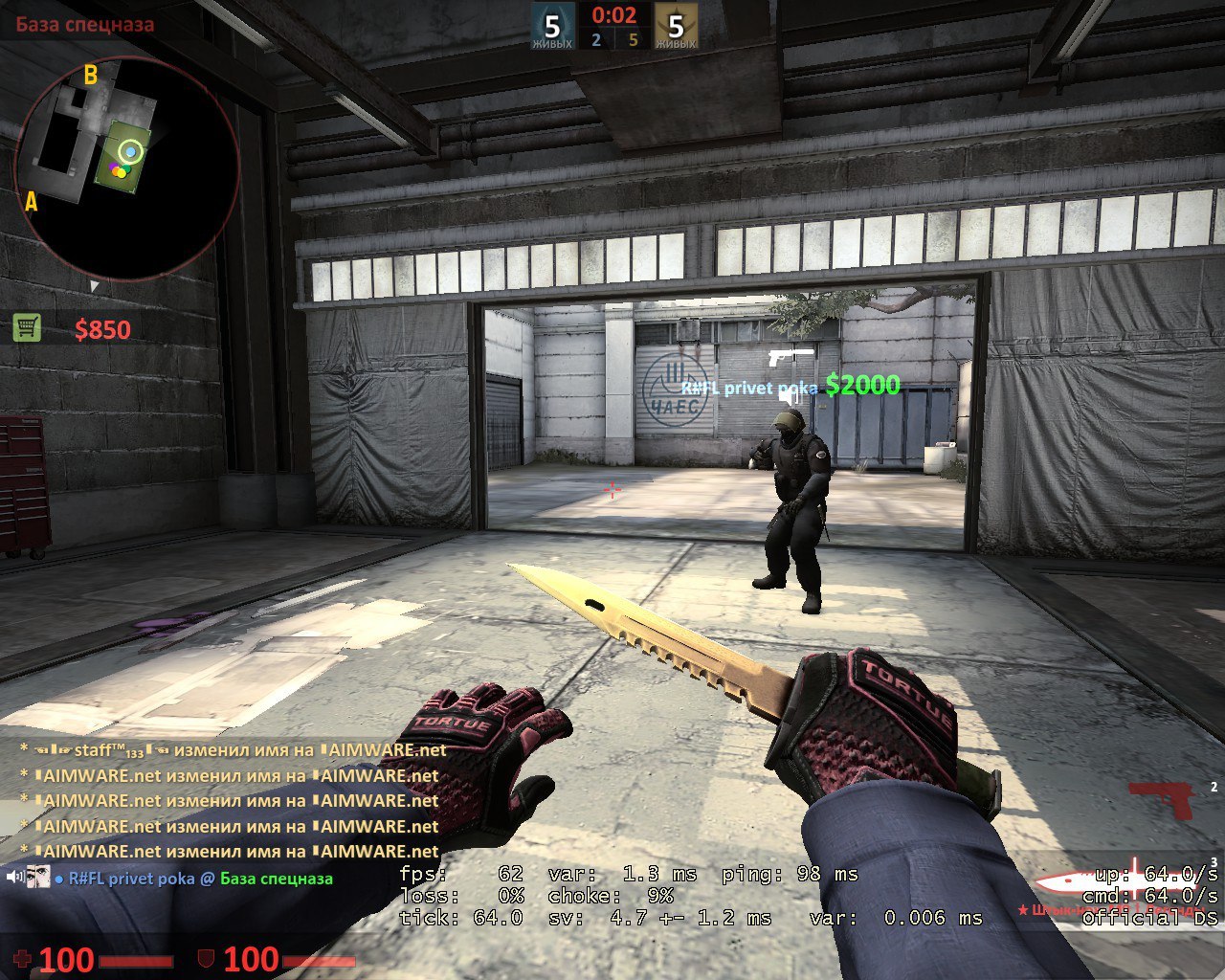Click the green circled player dot on radar
1225x980 pixels.
(128, 150)
